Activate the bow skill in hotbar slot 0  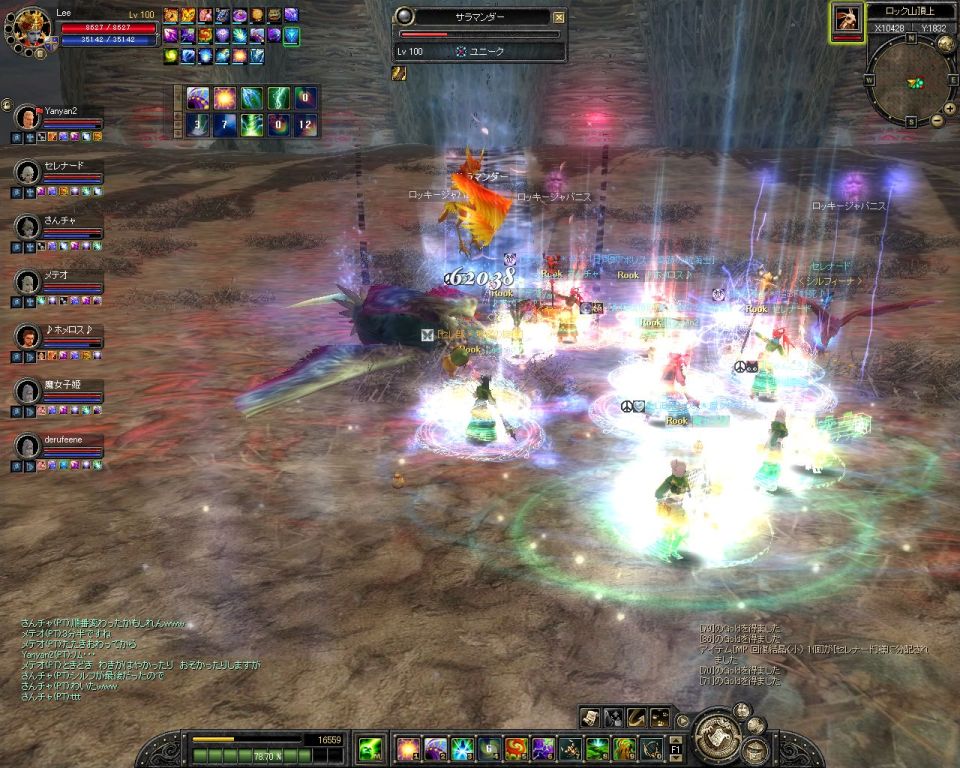click(x=651, y=748)
